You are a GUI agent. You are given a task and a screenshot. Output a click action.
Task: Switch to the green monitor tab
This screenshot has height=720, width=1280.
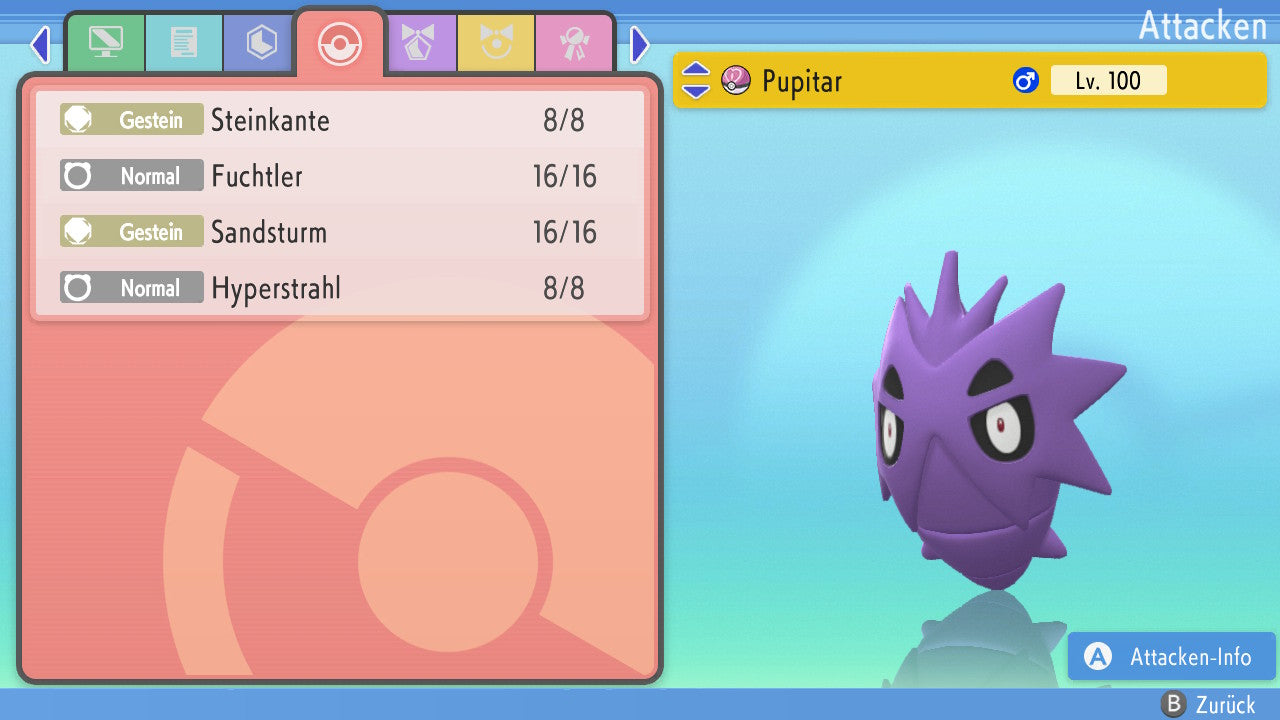pos(105,43)
